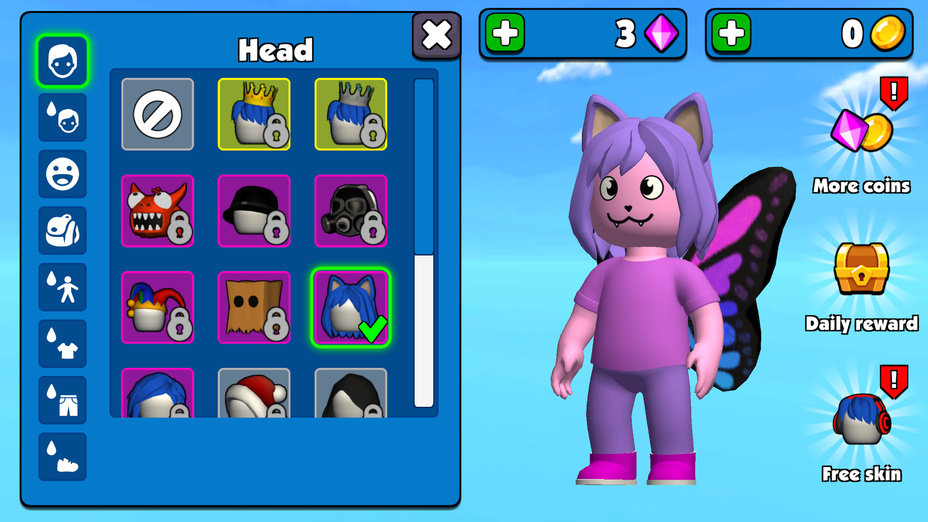Pick the paper bag head
The width and height of the screenshot is (928, 522).
254,307
